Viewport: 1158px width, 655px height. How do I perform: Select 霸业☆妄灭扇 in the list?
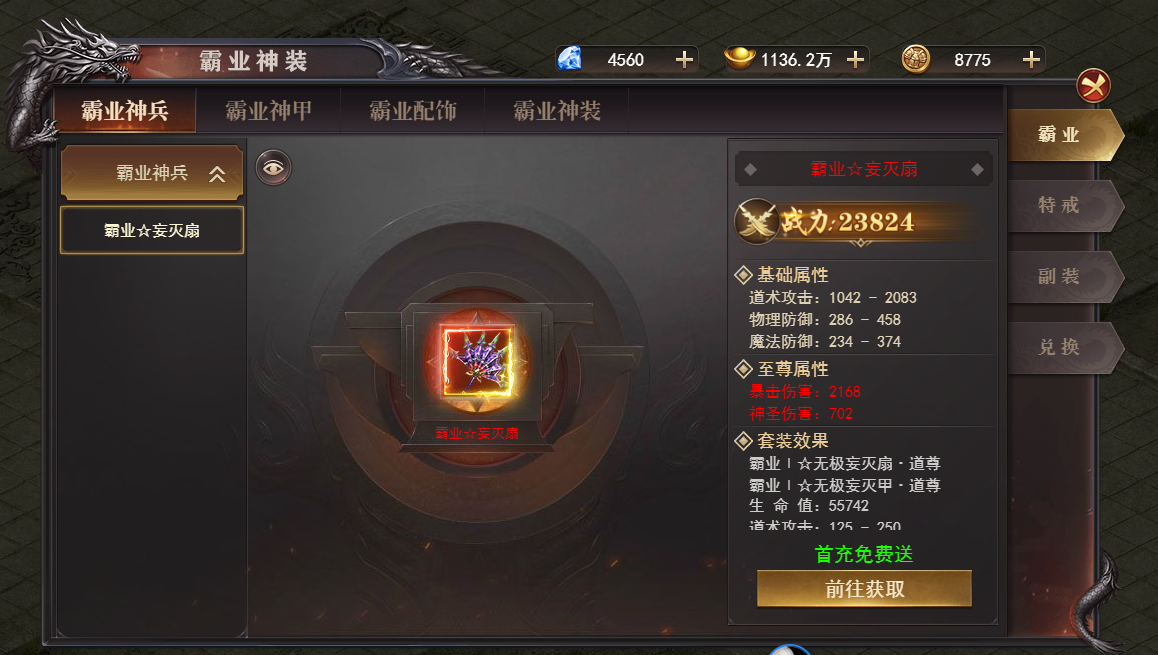point(152,231)
